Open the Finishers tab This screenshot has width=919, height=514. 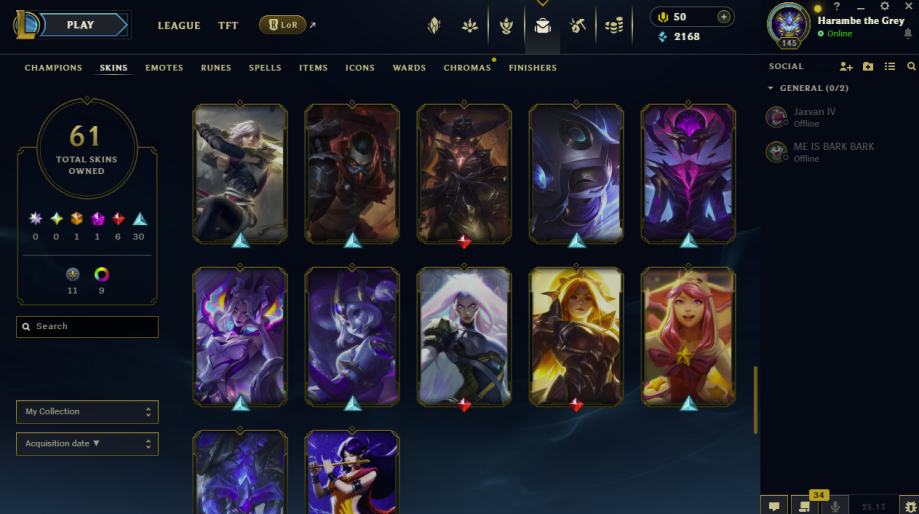click(x=532, y=68)
